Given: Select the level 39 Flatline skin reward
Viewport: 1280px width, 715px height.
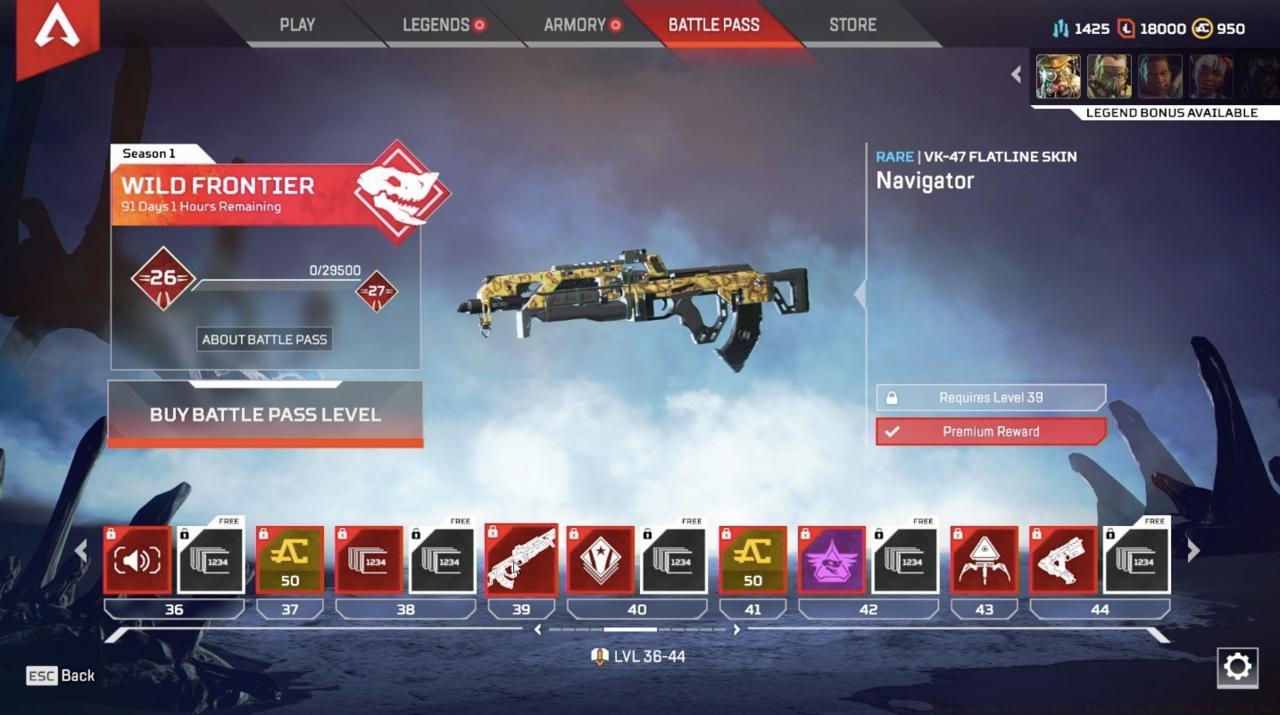Looking at the screenshot, I should point(521,560).
